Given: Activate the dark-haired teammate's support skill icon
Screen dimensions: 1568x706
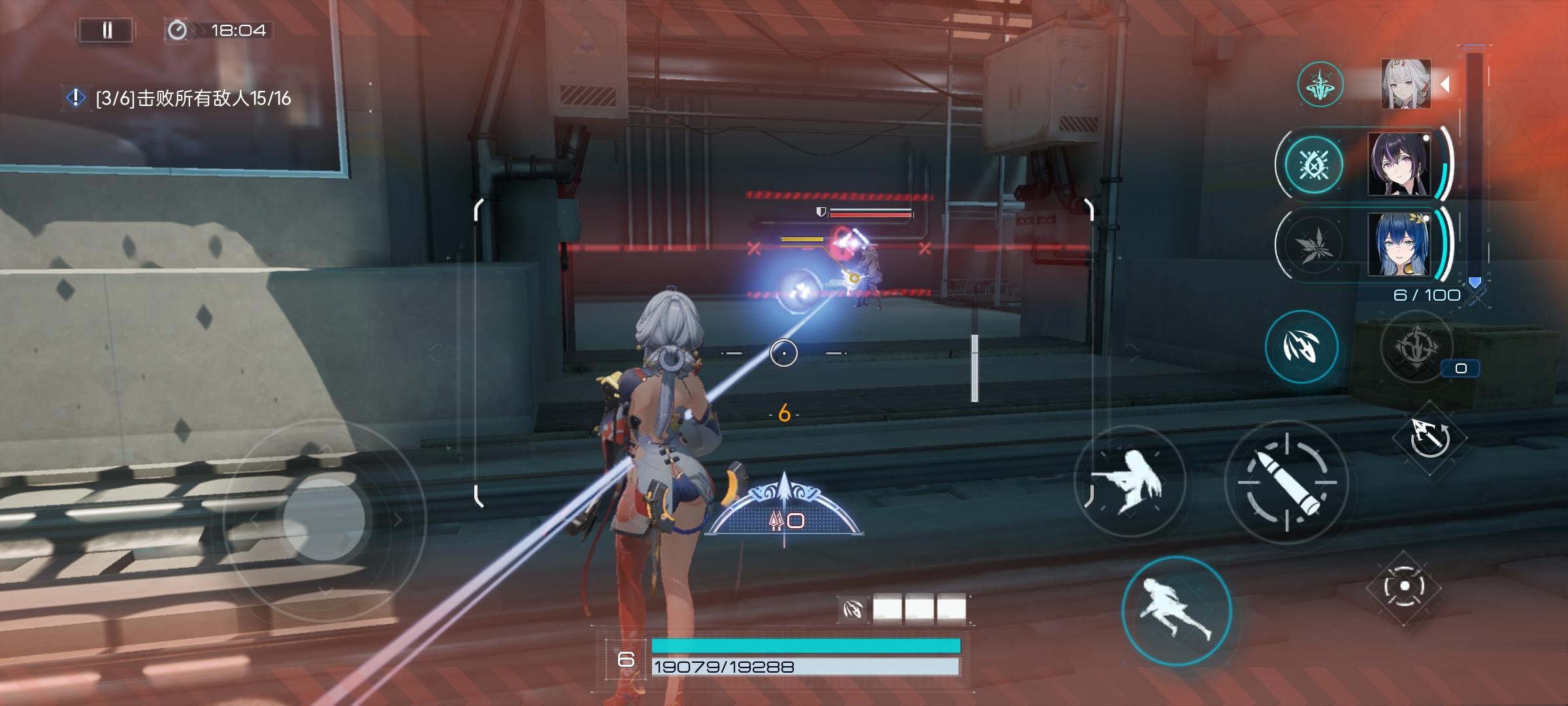Looking at the screenshot, I should [x=1313, y=165].
